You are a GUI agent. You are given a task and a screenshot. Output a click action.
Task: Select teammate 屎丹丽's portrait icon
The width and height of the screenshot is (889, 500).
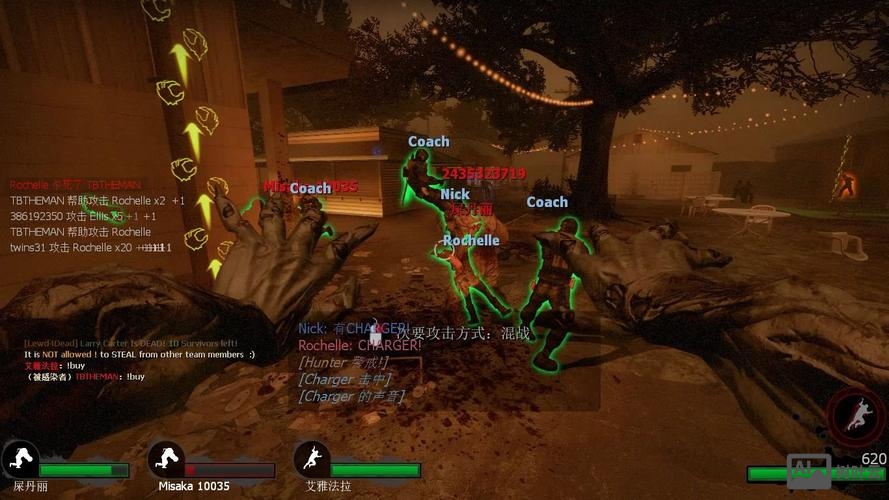20,459
